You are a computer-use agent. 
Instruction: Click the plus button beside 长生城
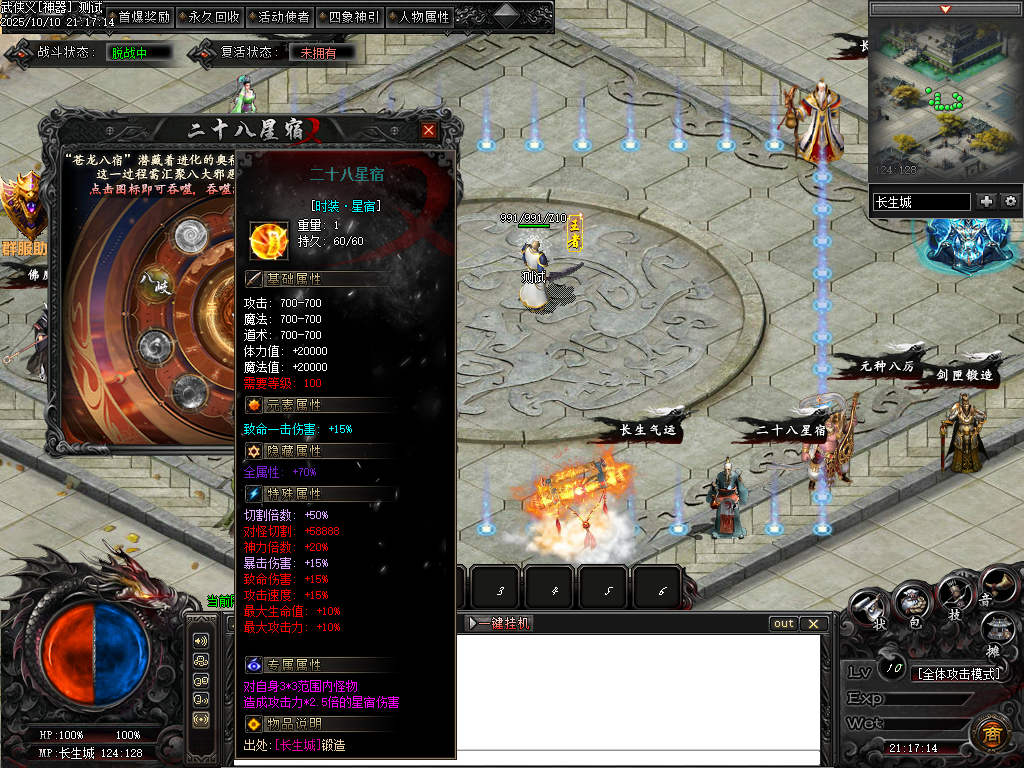(987, 202)
